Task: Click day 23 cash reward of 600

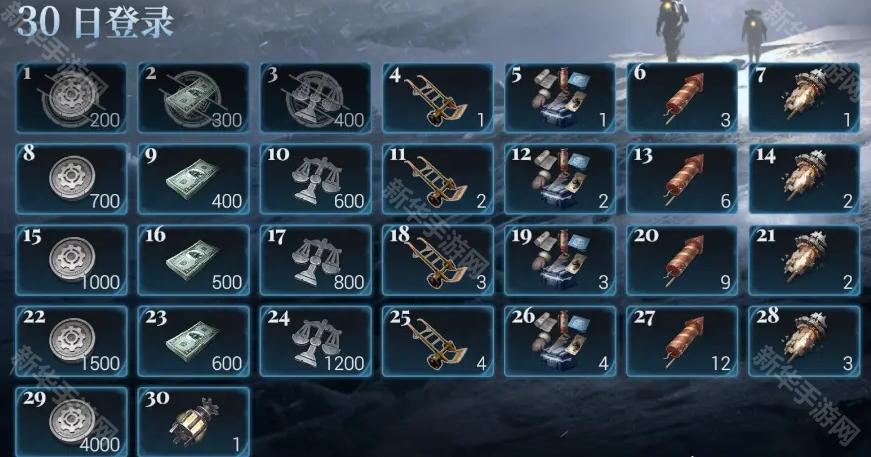Action: (x=194, y=341)
